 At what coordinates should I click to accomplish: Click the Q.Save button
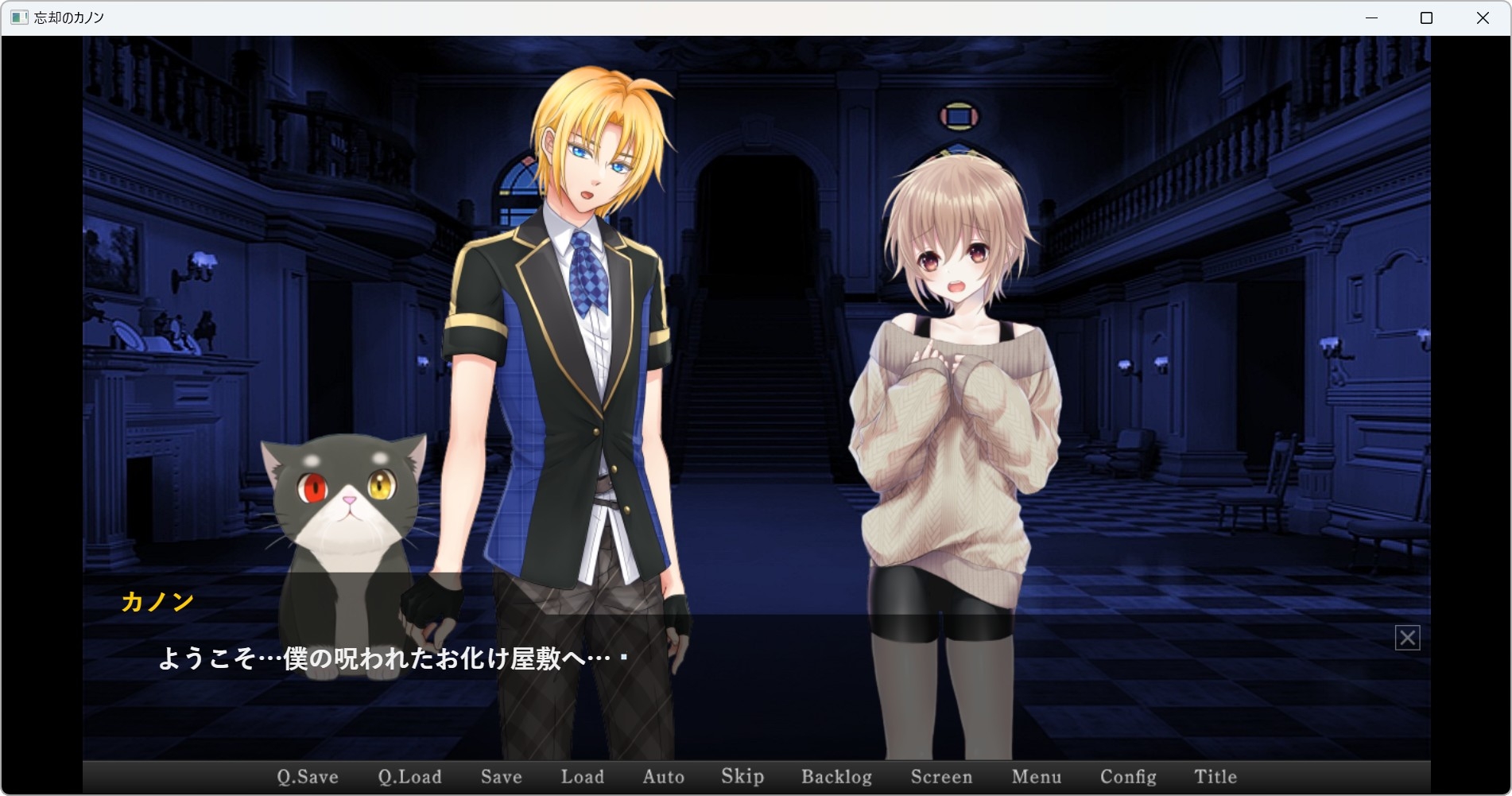[x=308, y=777]
